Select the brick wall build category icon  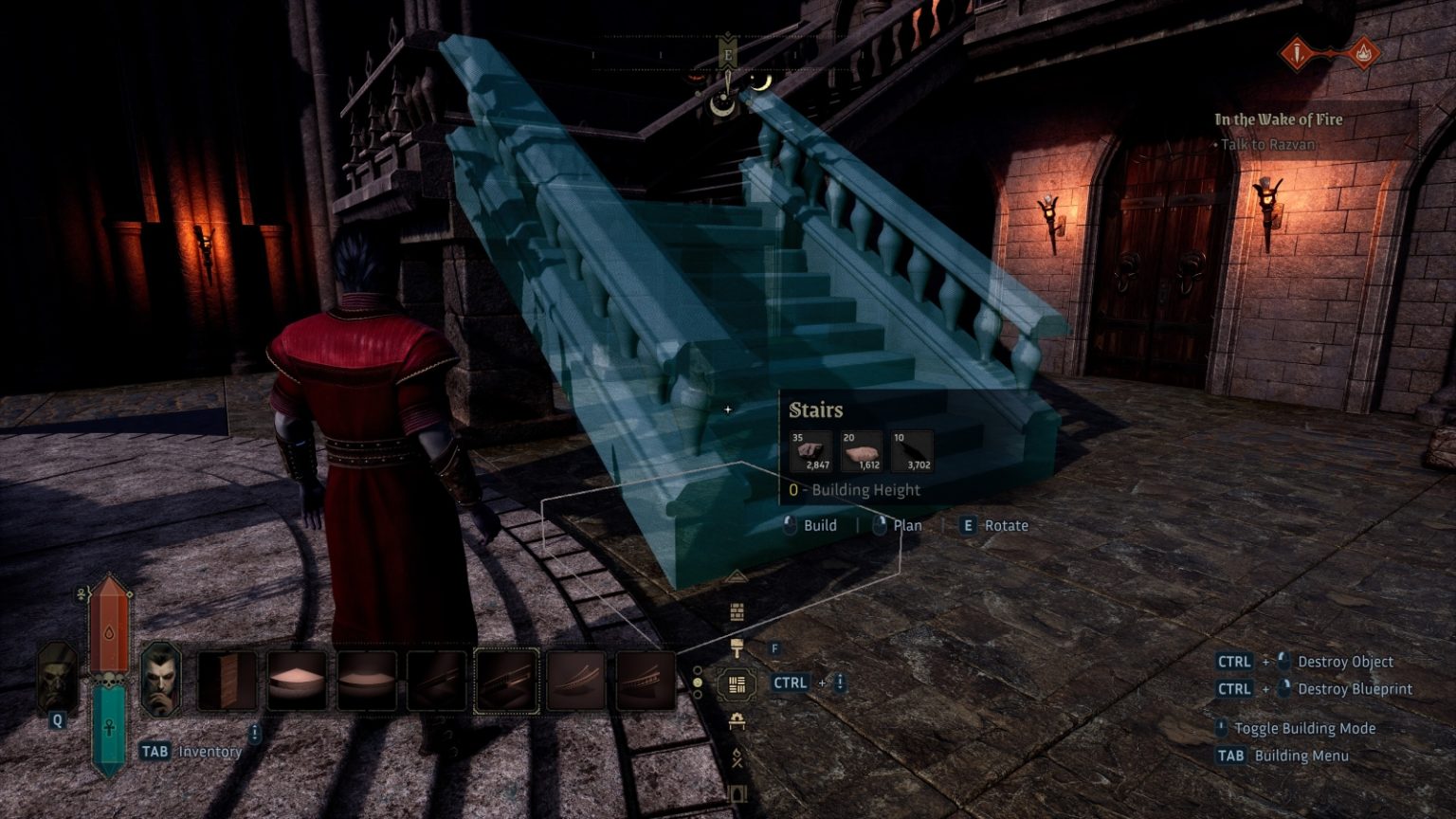tap(737, 610)
